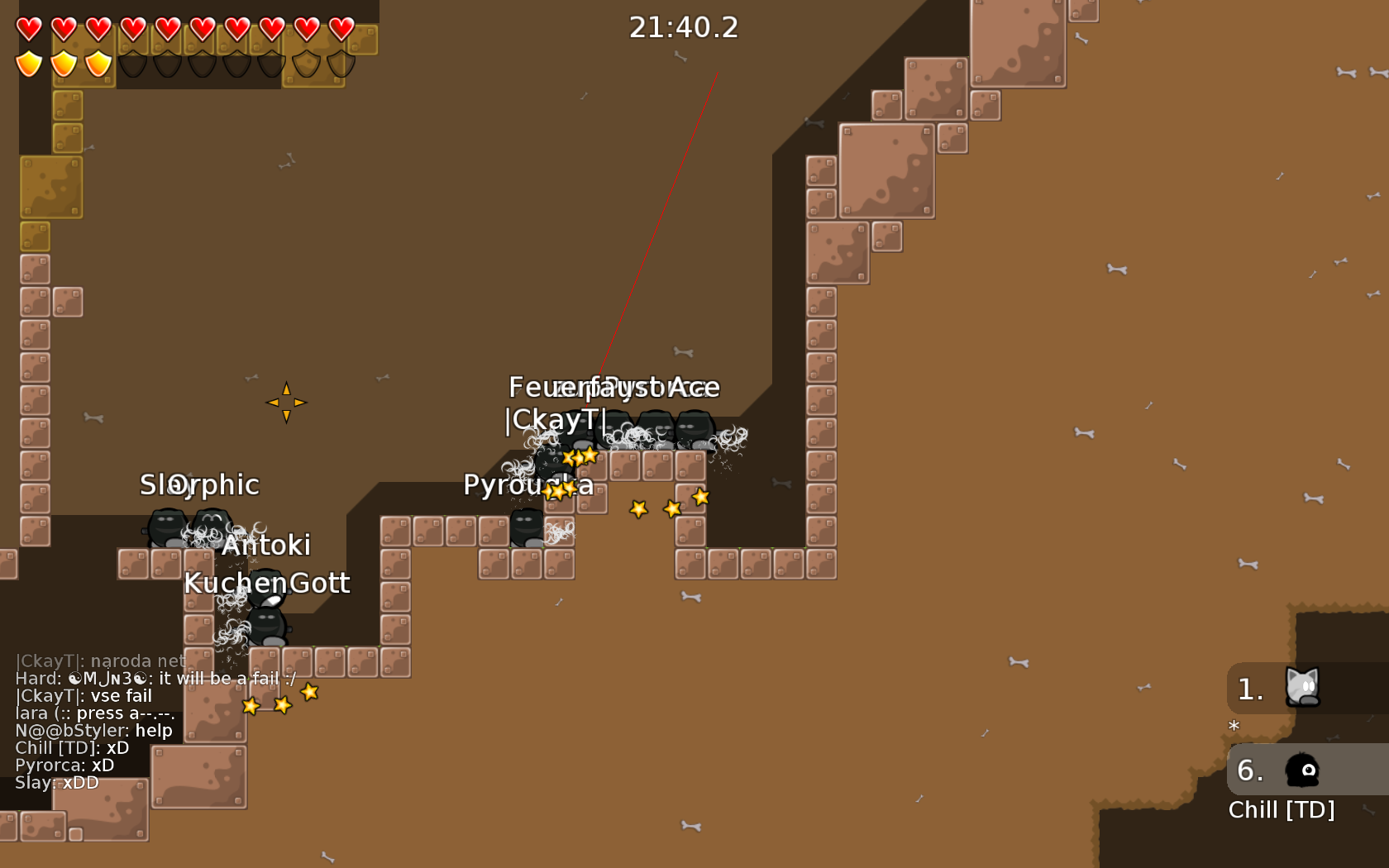Click a gold star emote near Pyroucka
Viewport: 1389px width, 868px height.
[560, 490]
